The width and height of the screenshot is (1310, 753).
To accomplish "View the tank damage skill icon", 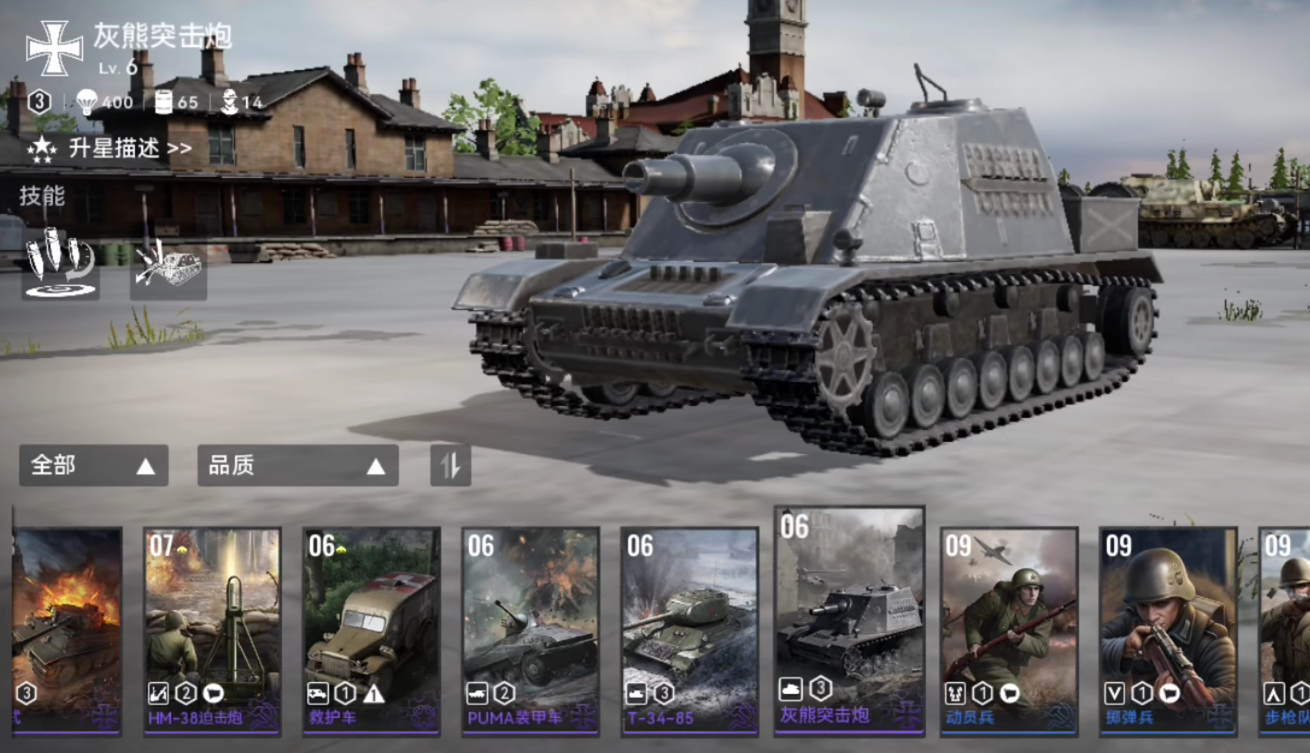I will [x=168, y=266].
